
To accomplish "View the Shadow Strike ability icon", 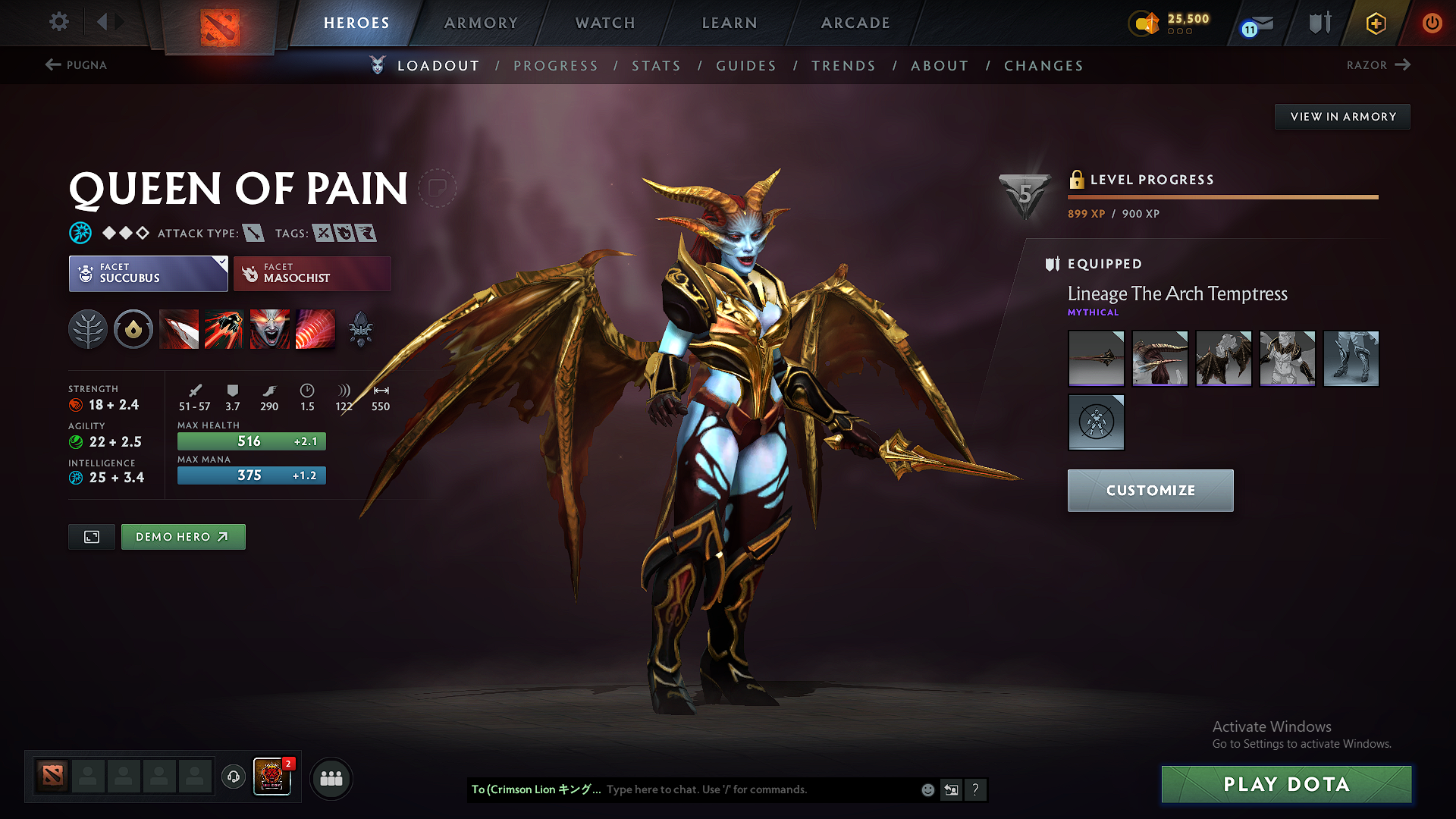I will coord(179,329).
